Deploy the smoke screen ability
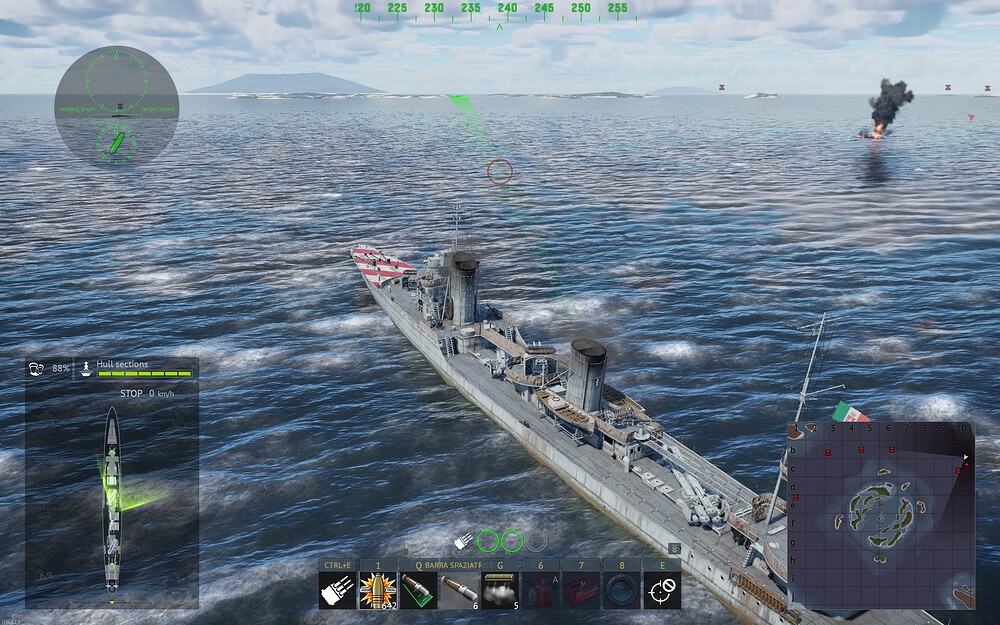Image resolution: width=1000 pixels, height=625 pixels. pyautogui.click(x=500, y=591)
